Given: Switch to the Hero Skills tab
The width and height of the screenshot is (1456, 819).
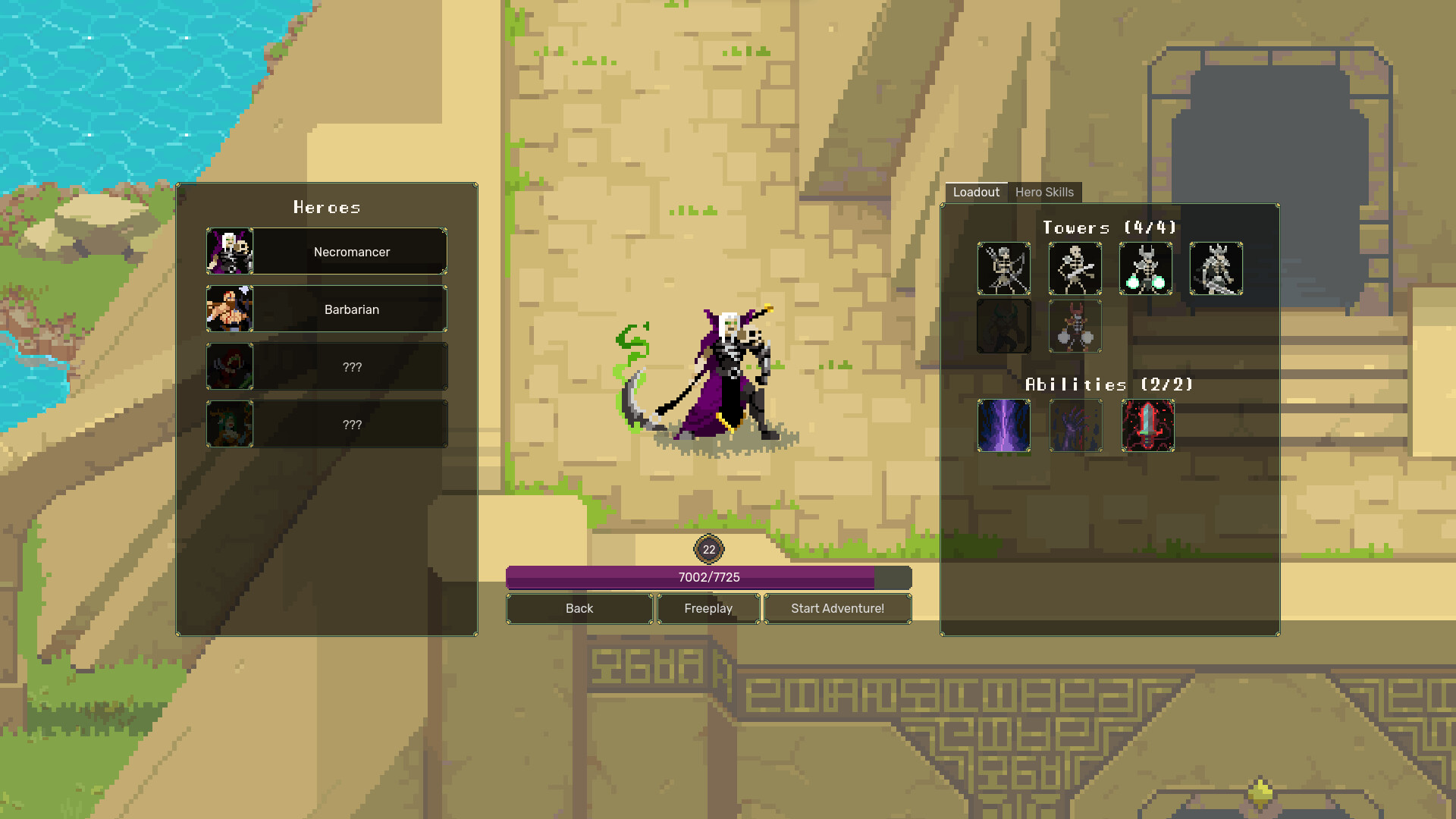Looking at the screenshot, I should pos(1045,192).
